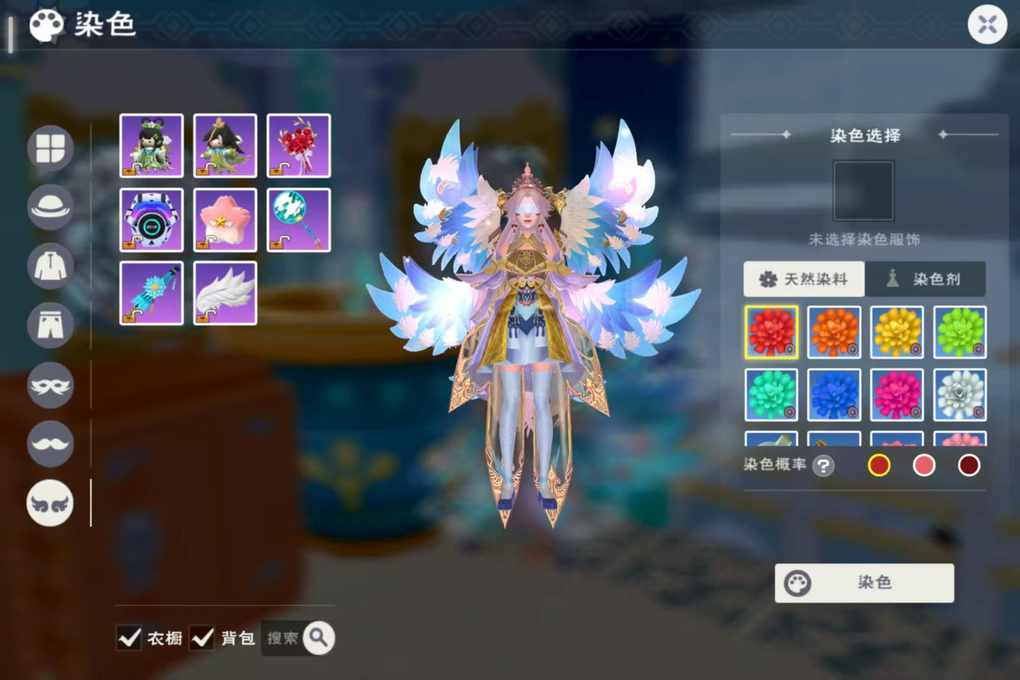Open the 染色剂 tab
1020x680 pixels.
[x=924, y=279]
